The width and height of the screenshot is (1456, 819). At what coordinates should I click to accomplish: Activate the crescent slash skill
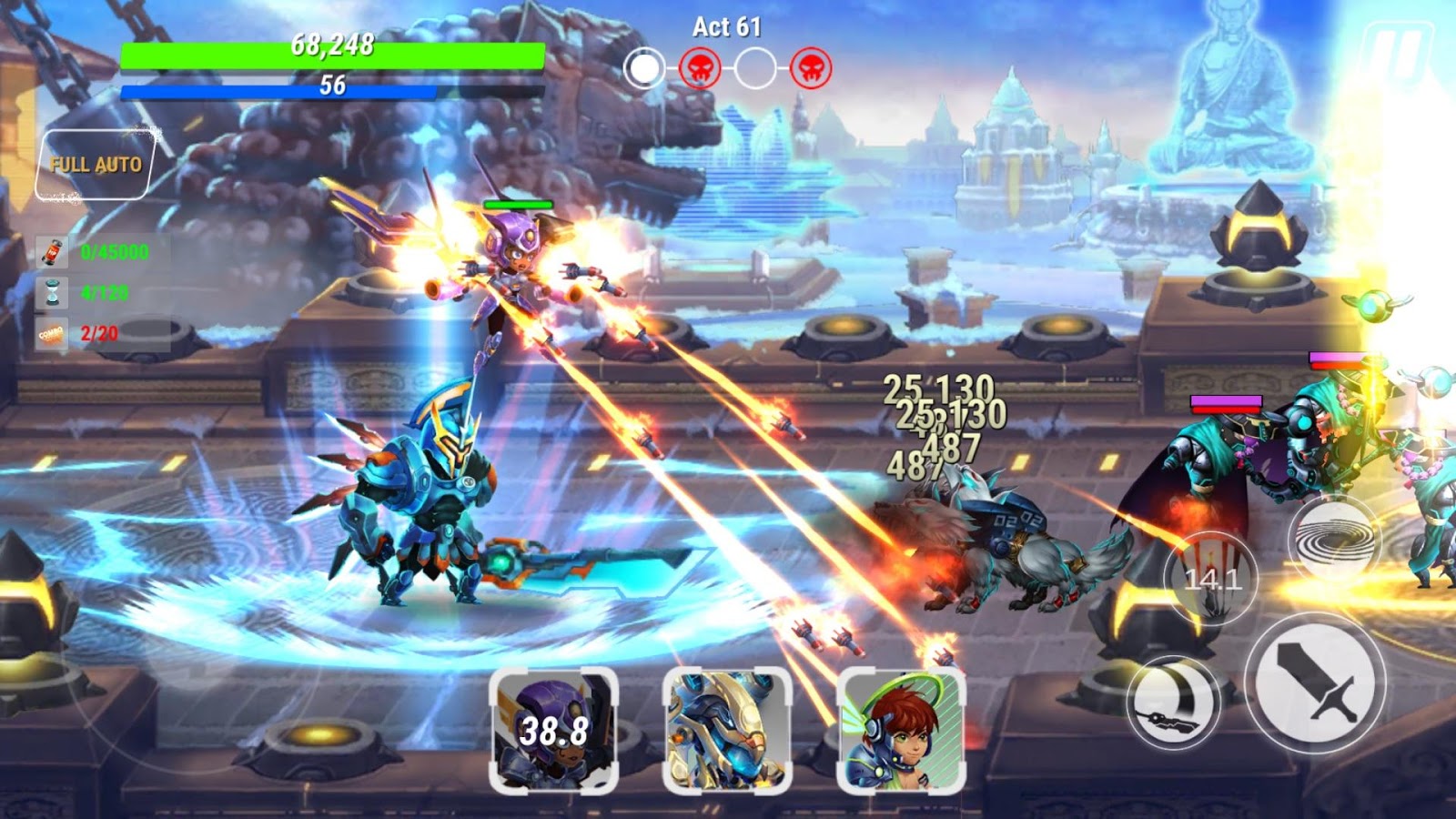[1174, 703]
